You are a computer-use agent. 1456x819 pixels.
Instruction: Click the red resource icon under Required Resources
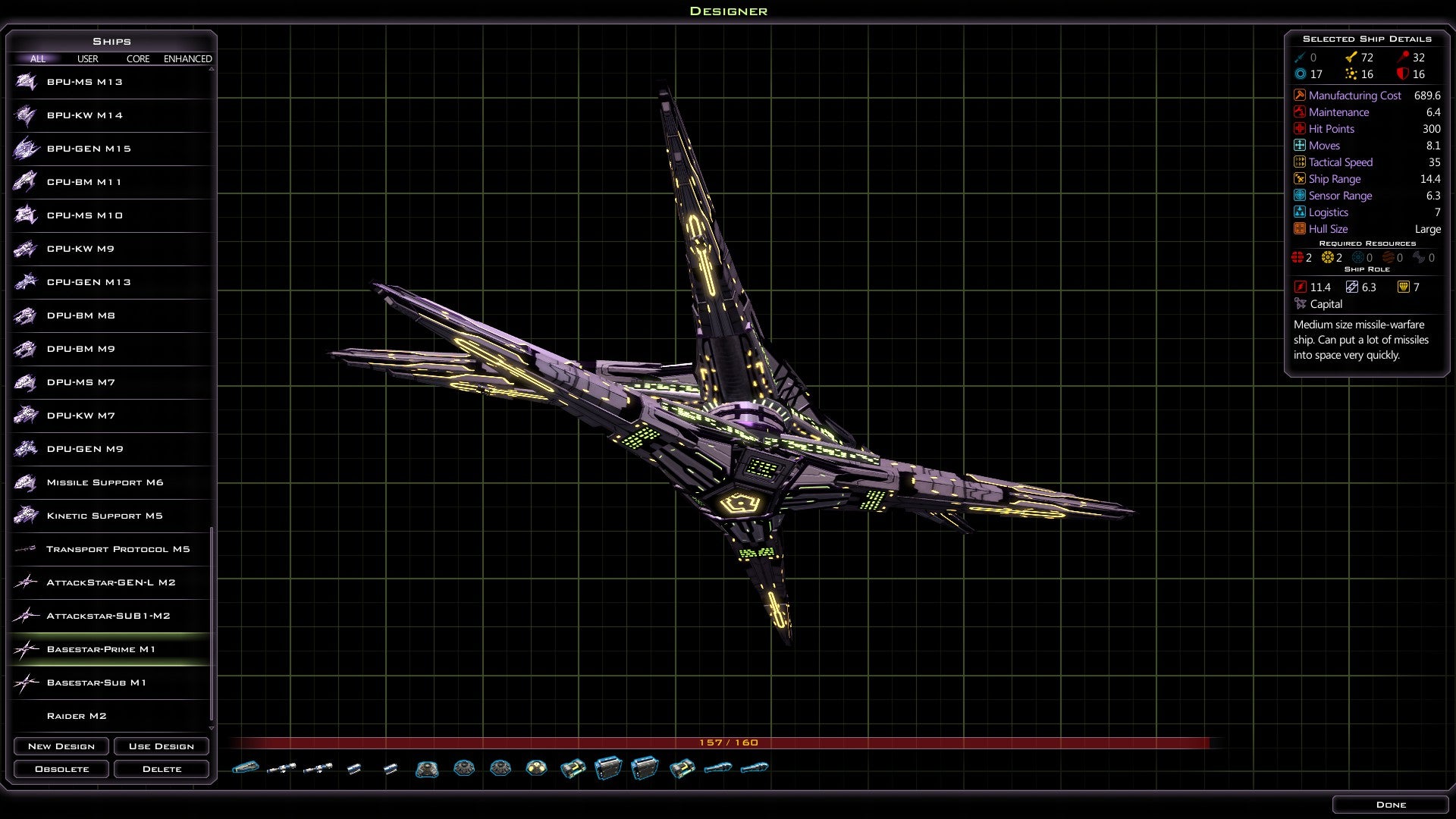1297,258
